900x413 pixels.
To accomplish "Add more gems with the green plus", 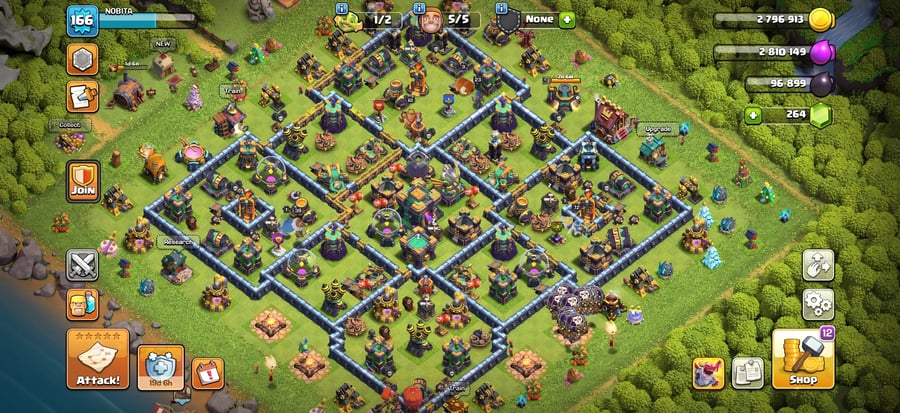I will point(751,115).
